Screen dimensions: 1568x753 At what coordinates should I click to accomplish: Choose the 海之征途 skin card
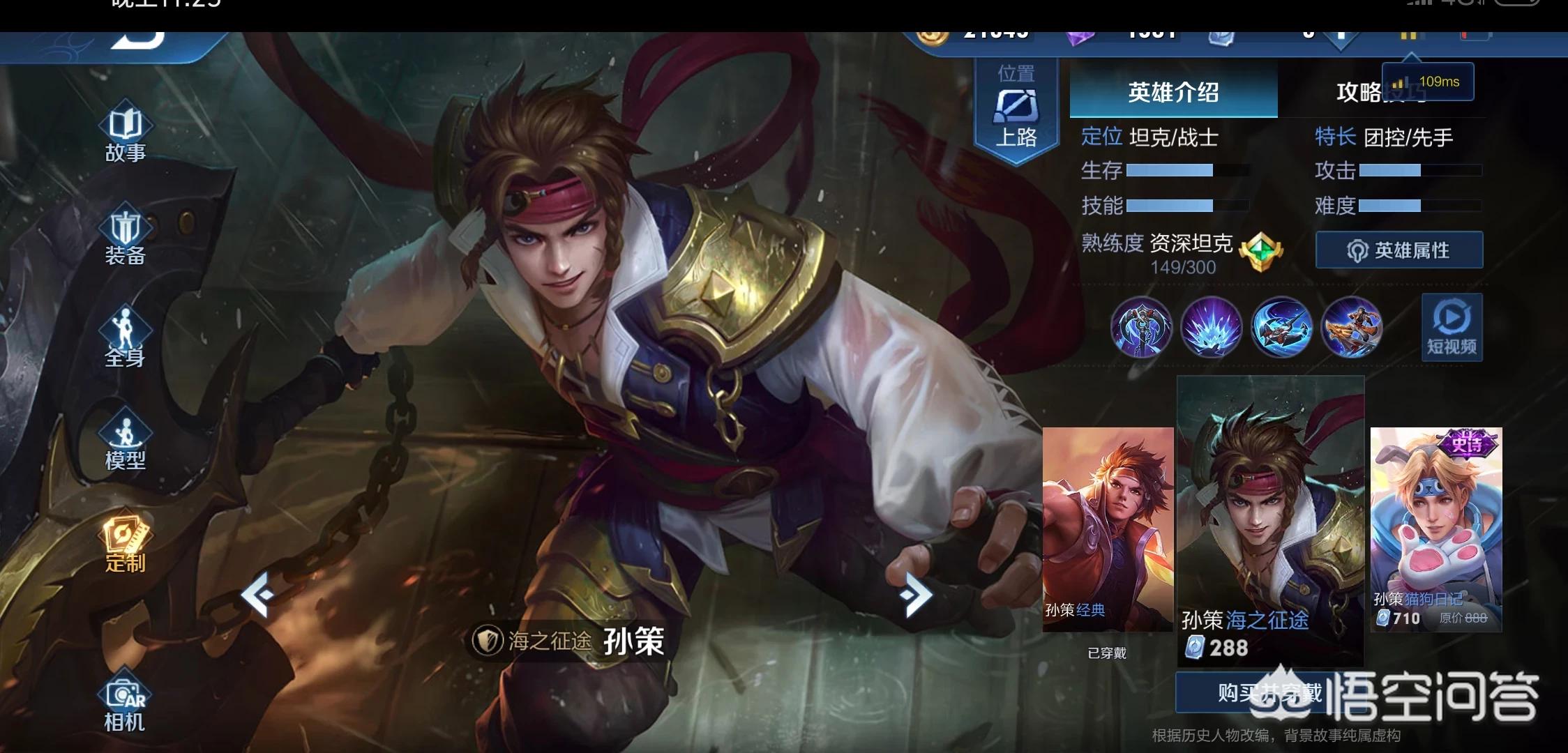pyautogui.click(x=1270, y=519)
